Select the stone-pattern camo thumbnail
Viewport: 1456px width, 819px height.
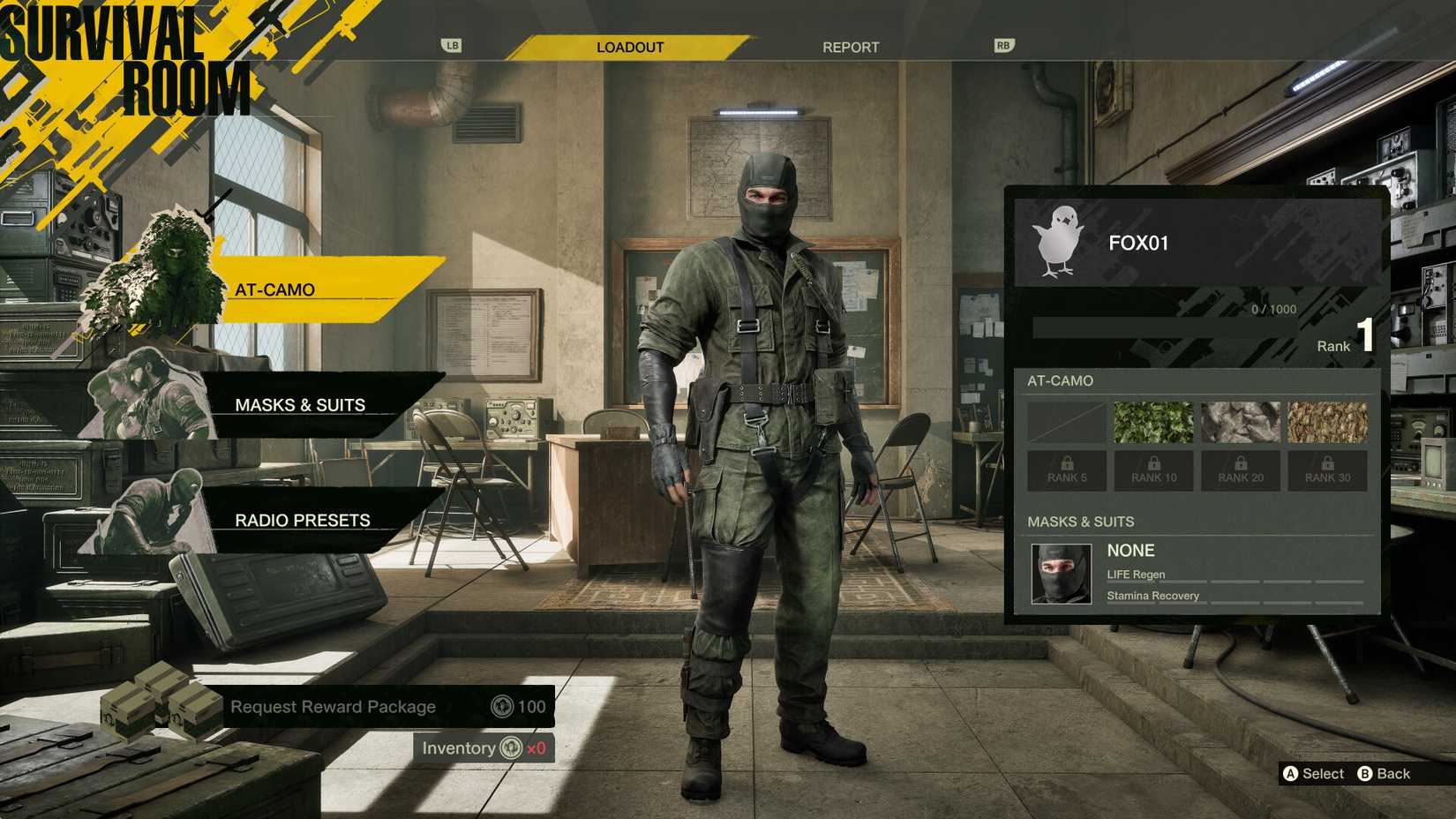pos(1240,421)
